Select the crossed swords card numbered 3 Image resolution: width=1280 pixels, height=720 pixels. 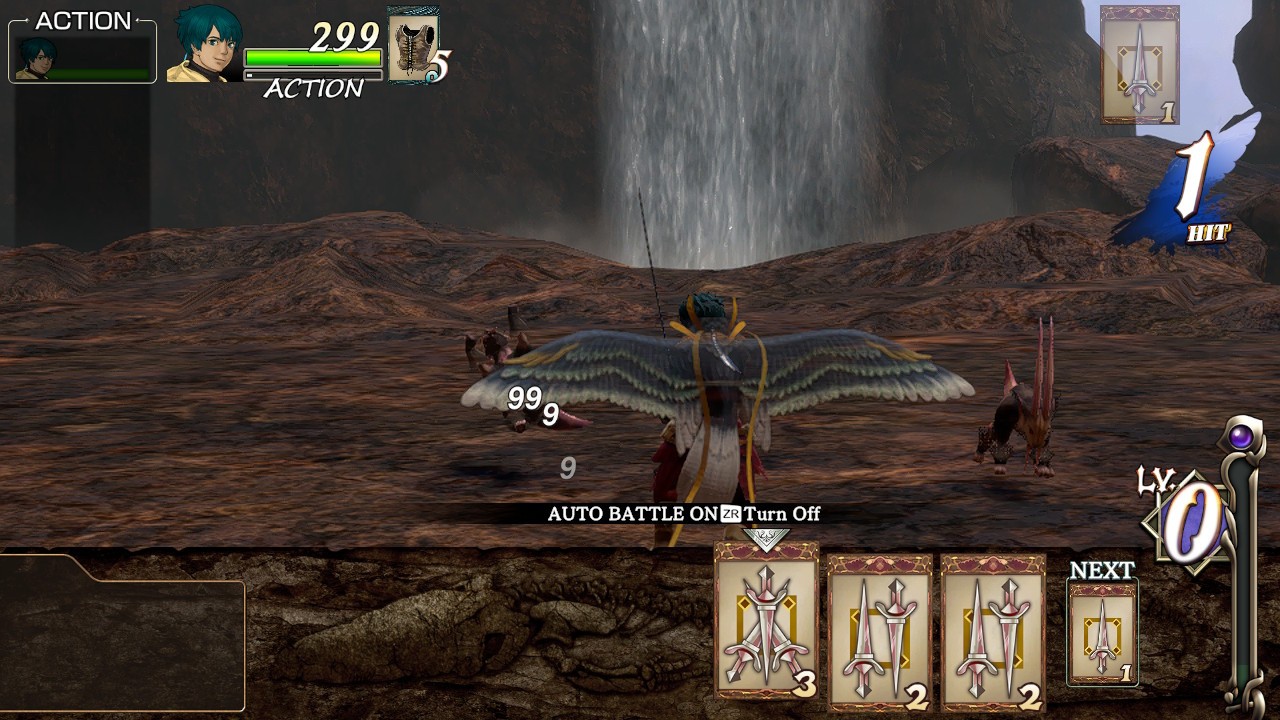(x=766, y=622)
